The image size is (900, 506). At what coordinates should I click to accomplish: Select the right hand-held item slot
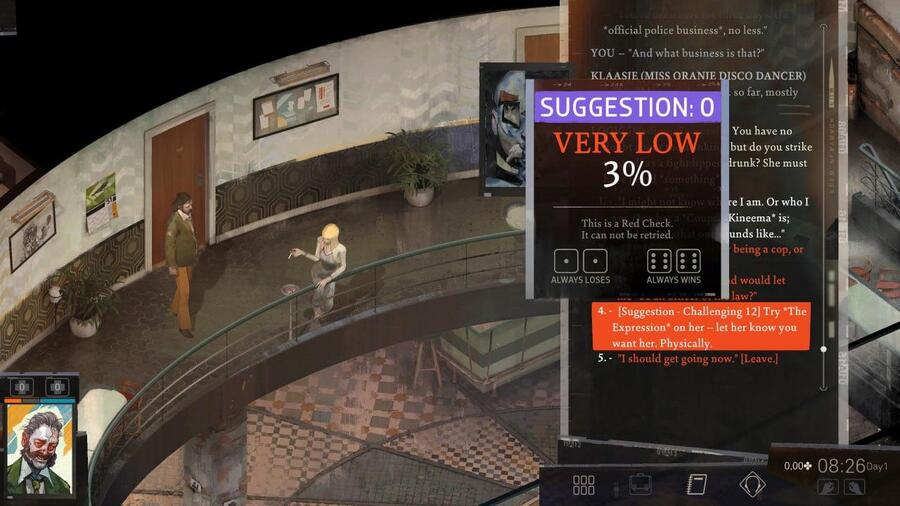854,487
